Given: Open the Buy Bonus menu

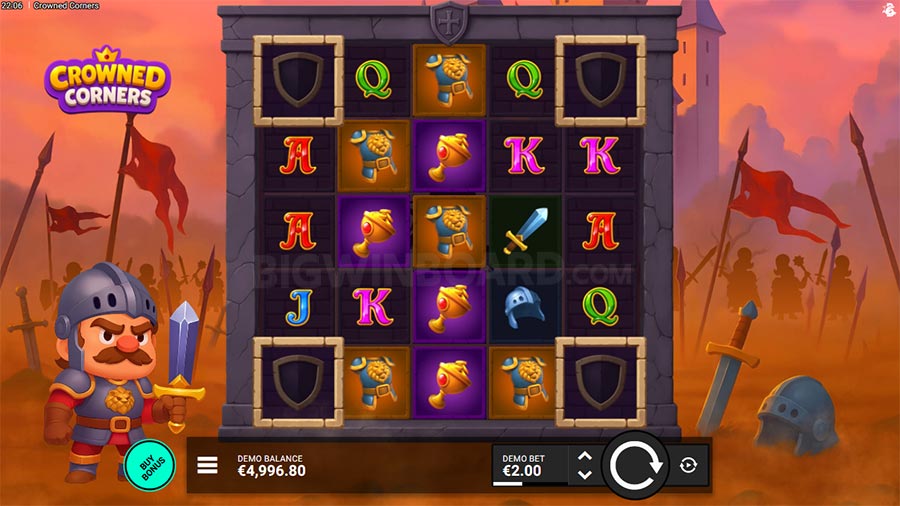Looking at the screenshot, I should [x=150, y=464].
